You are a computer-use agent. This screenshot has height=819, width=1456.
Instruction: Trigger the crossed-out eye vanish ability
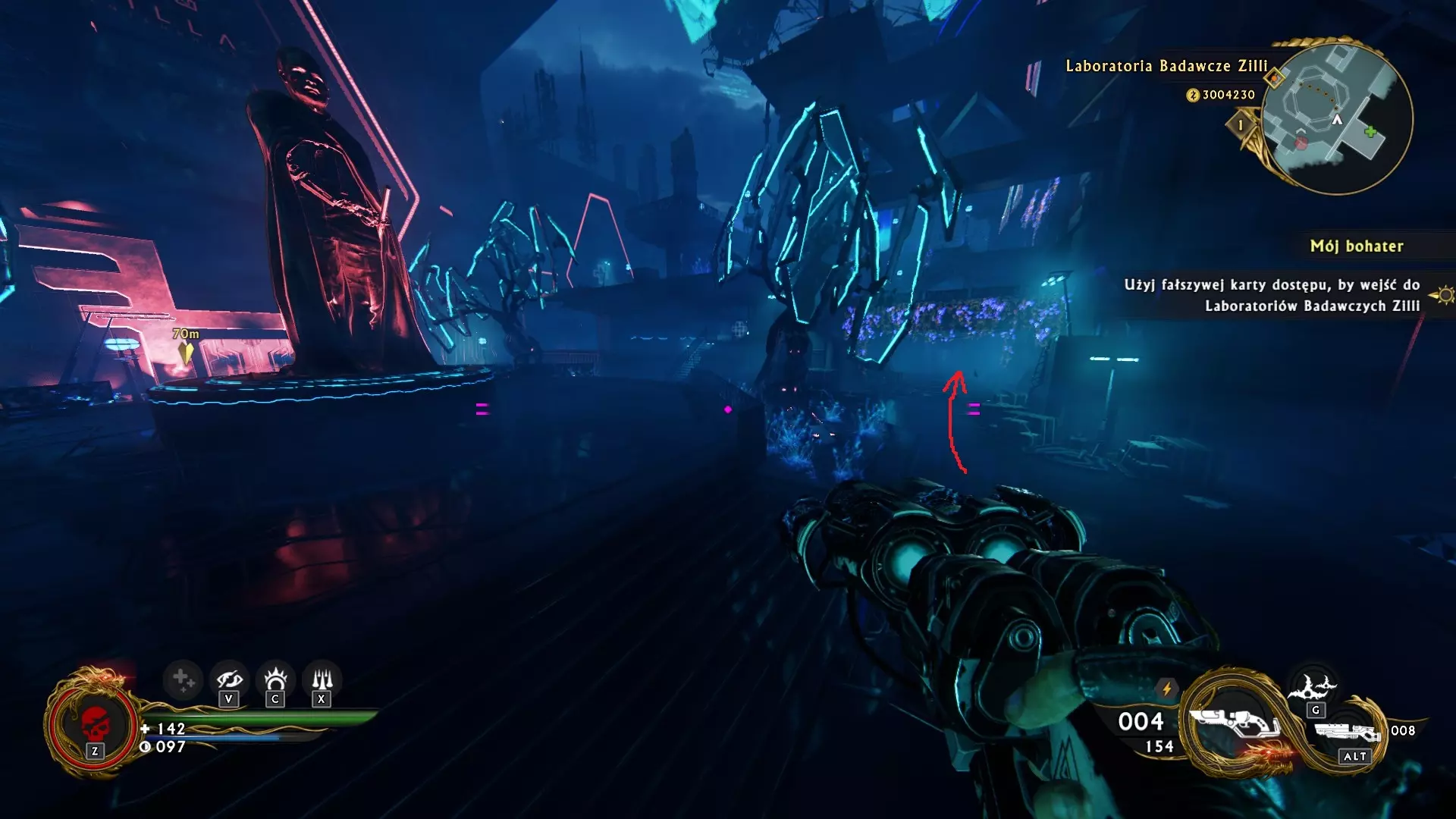[x=228, y=679]
